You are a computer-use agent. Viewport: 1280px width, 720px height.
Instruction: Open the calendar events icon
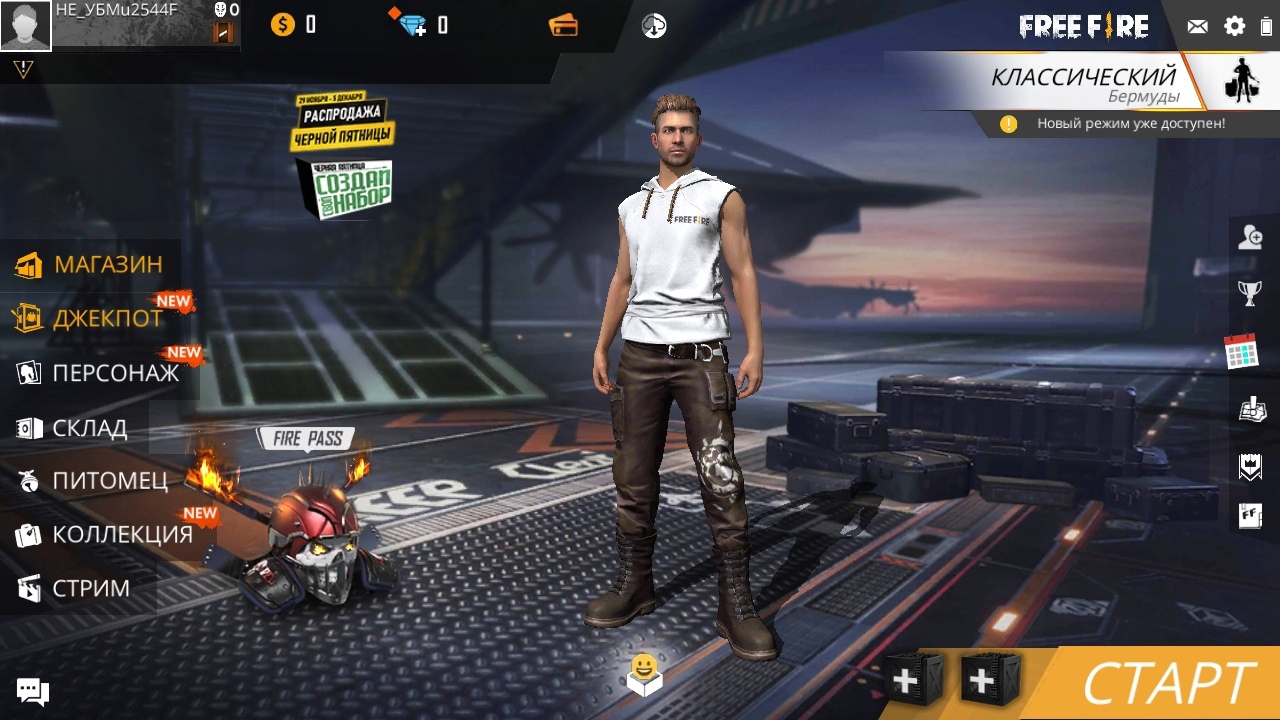[x=1241, y=351]
